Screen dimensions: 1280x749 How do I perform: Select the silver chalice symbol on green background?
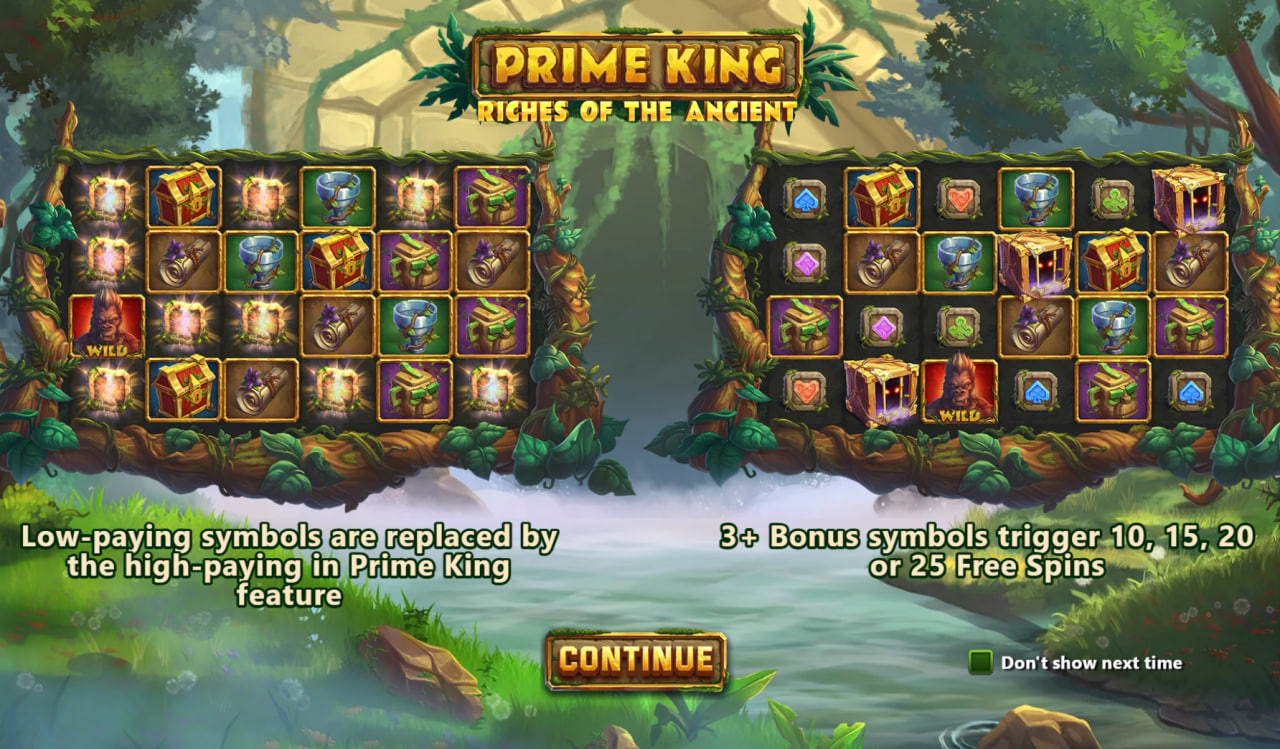pyautogui.click(x=335, y=197)
